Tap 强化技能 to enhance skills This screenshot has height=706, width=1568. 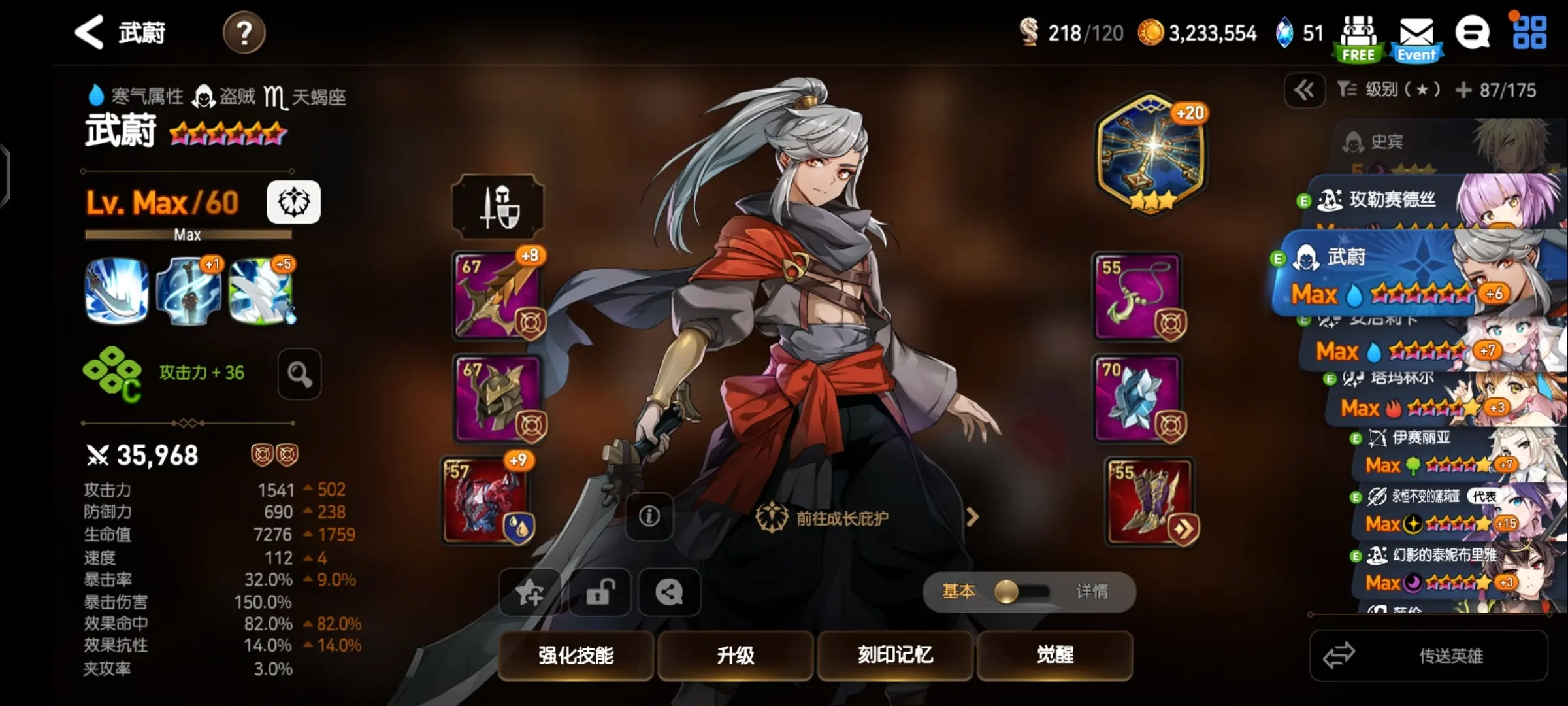click(x=576, y=654)
